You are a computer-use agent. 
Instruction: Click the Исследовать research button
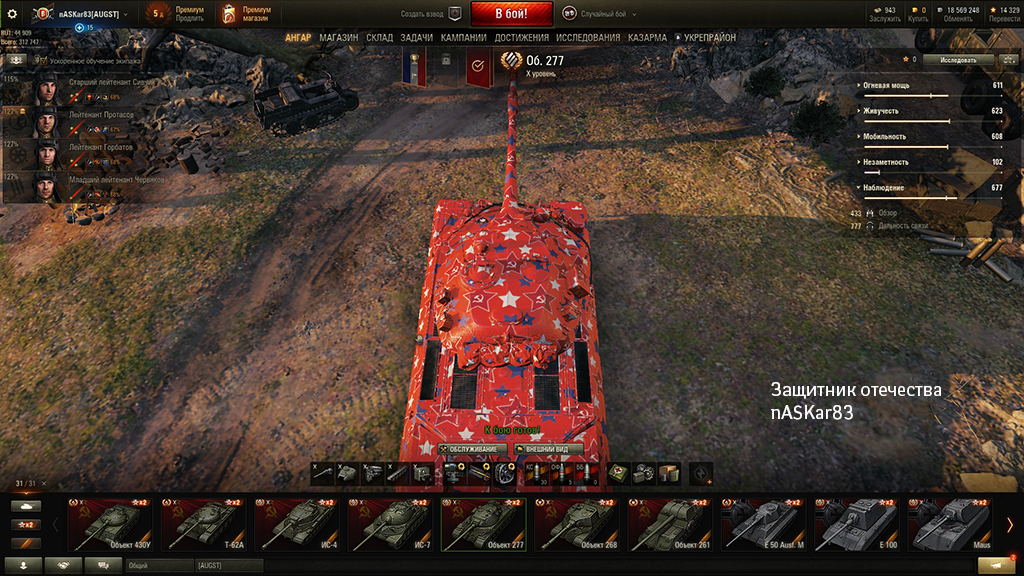click(x=959, y=60)
